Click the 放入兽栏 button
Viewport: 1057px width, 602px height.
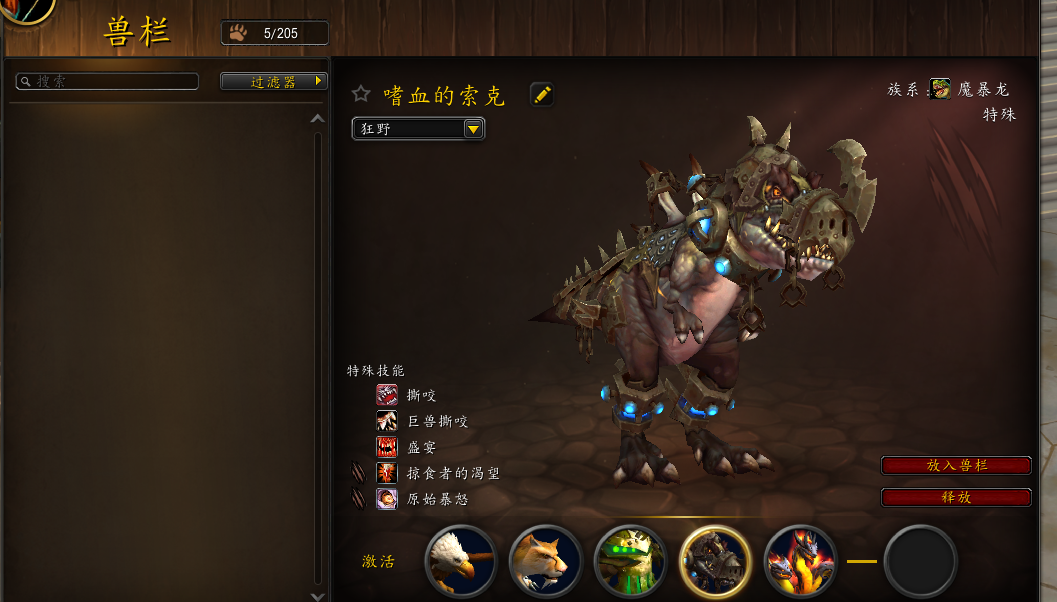(956, 466)
